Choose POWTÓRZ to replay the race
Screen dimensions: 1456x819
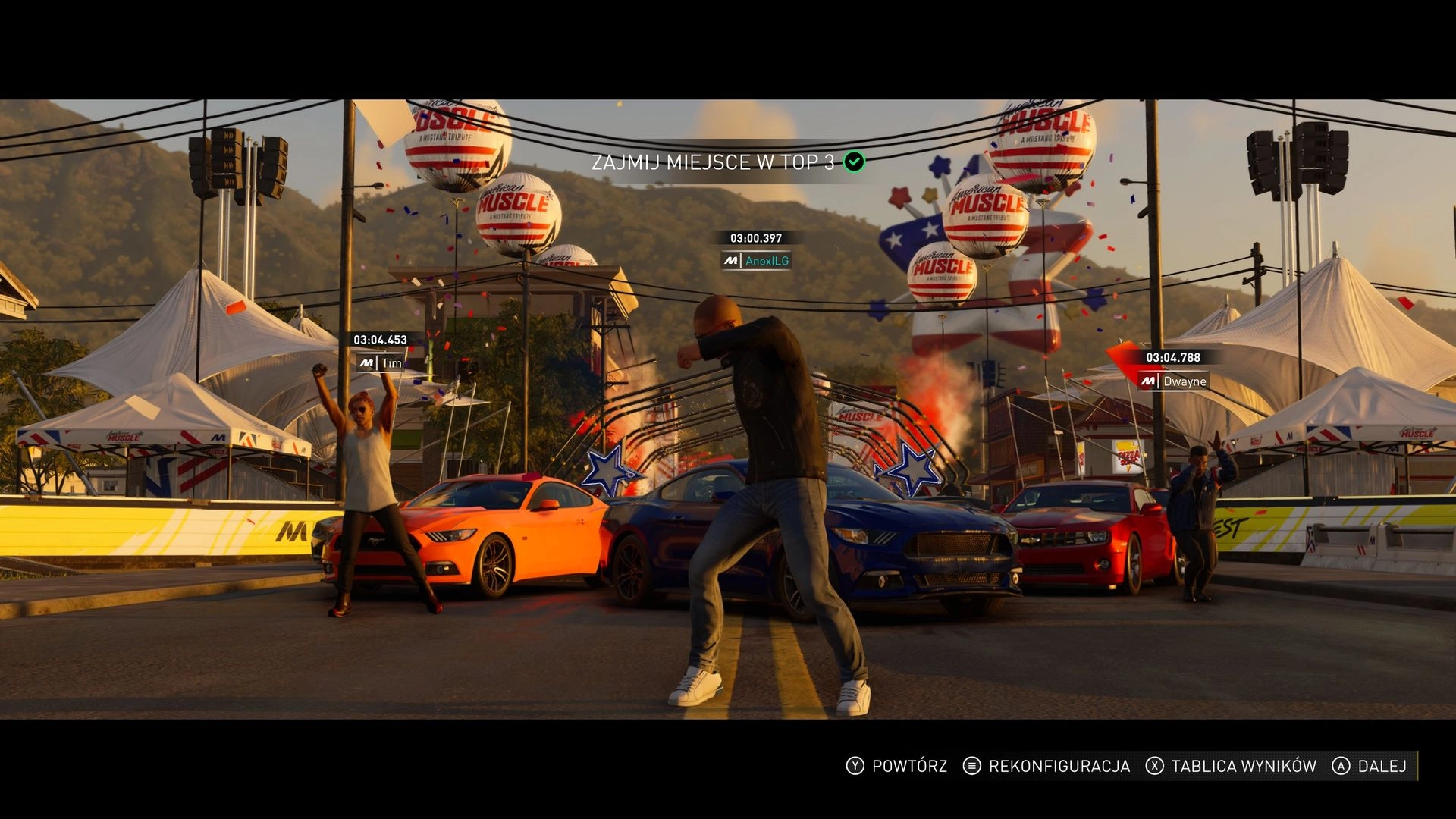pyautogui.click(x=897, y=766)
